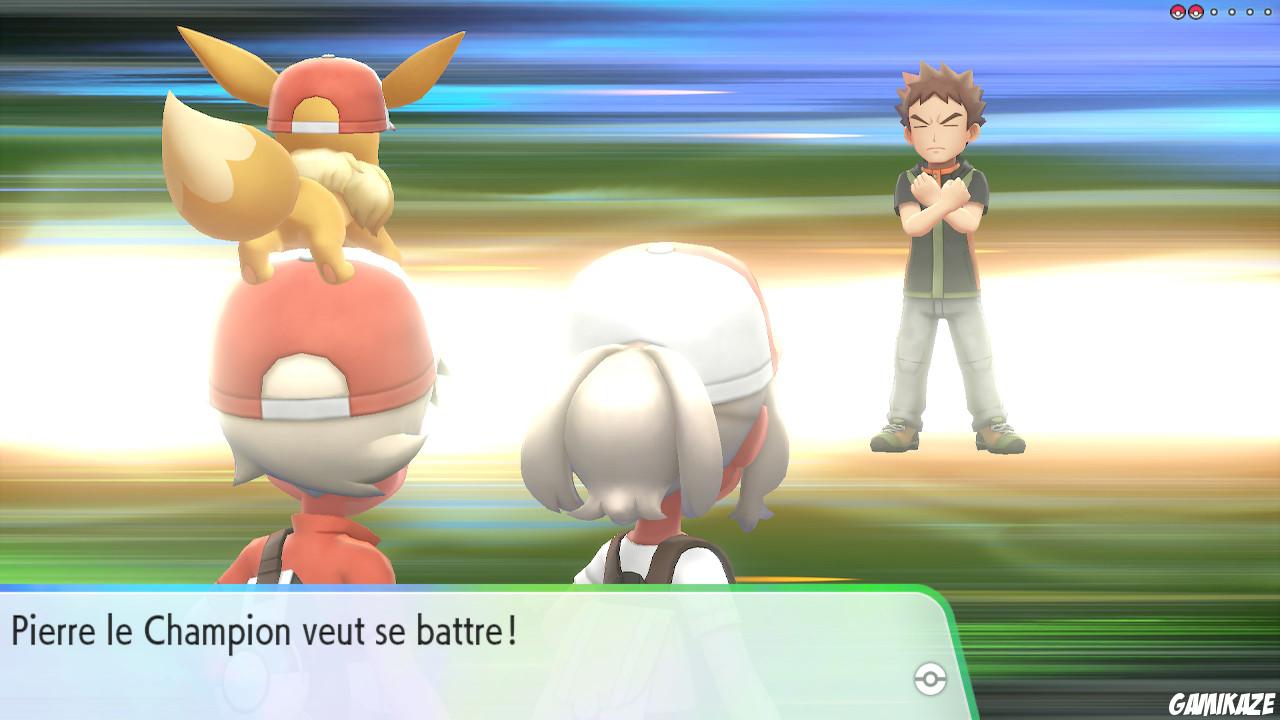Click the third empty party slot dot

click(x=1251, y=11)
